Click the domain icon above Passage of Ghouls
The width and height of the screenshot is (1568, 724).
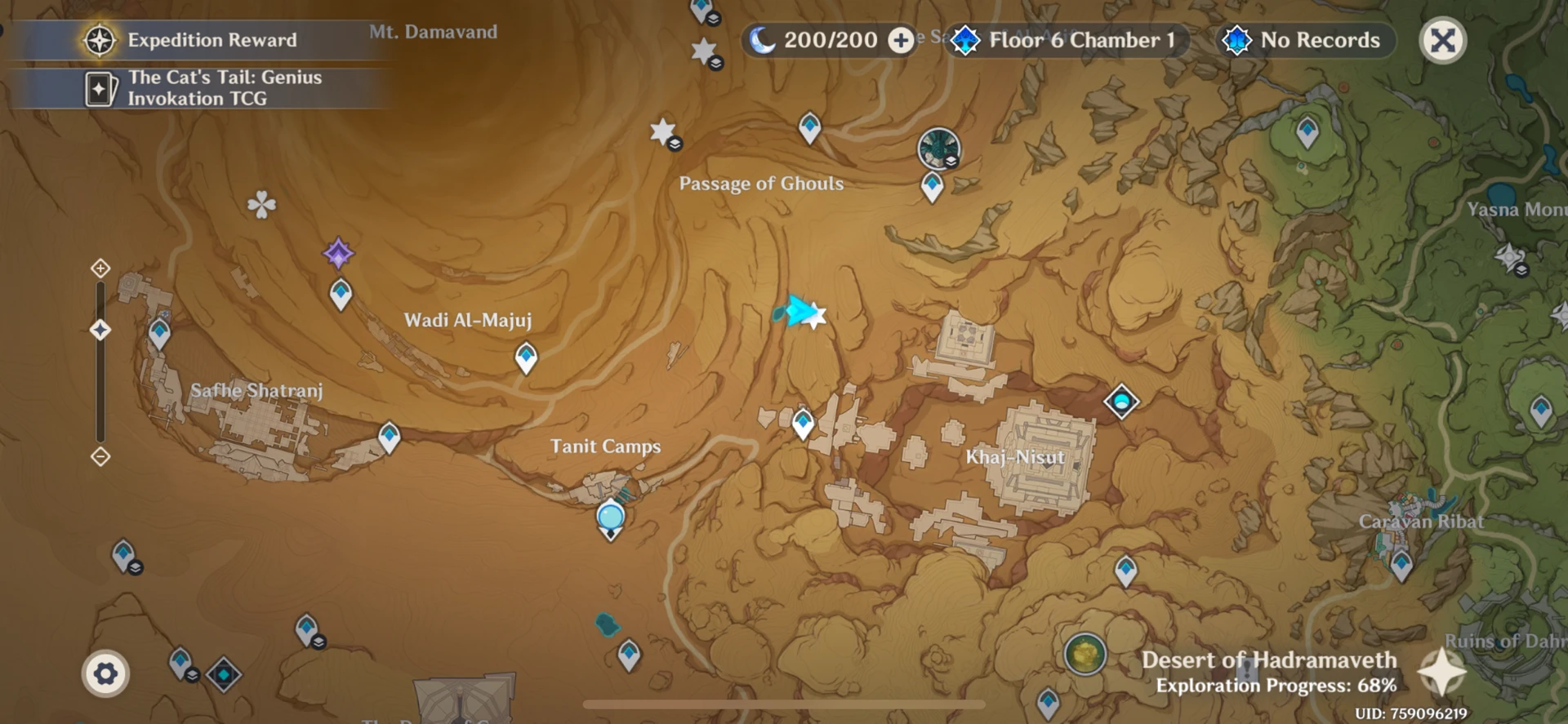(937, 149)
